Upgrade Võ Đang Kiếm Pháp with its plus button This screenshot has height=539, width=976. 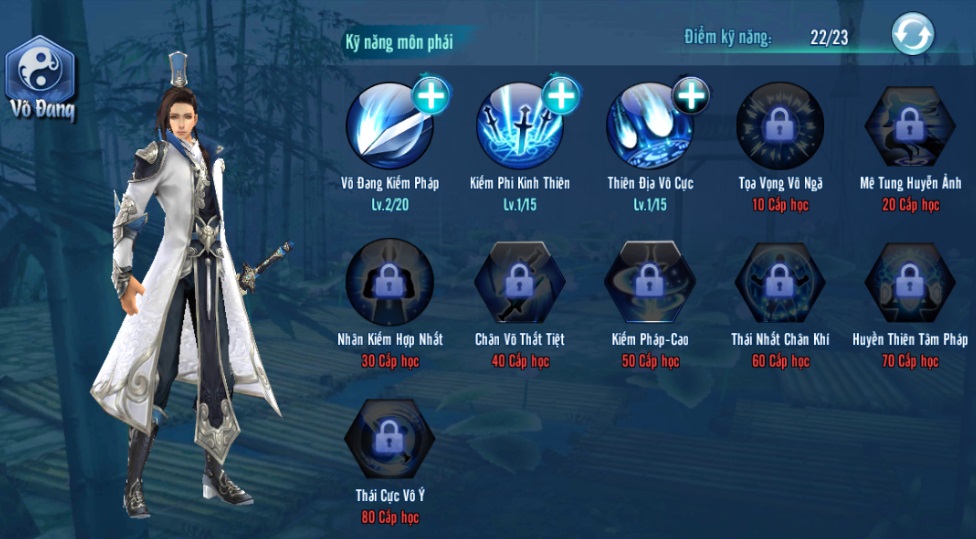tap(431, 95)
